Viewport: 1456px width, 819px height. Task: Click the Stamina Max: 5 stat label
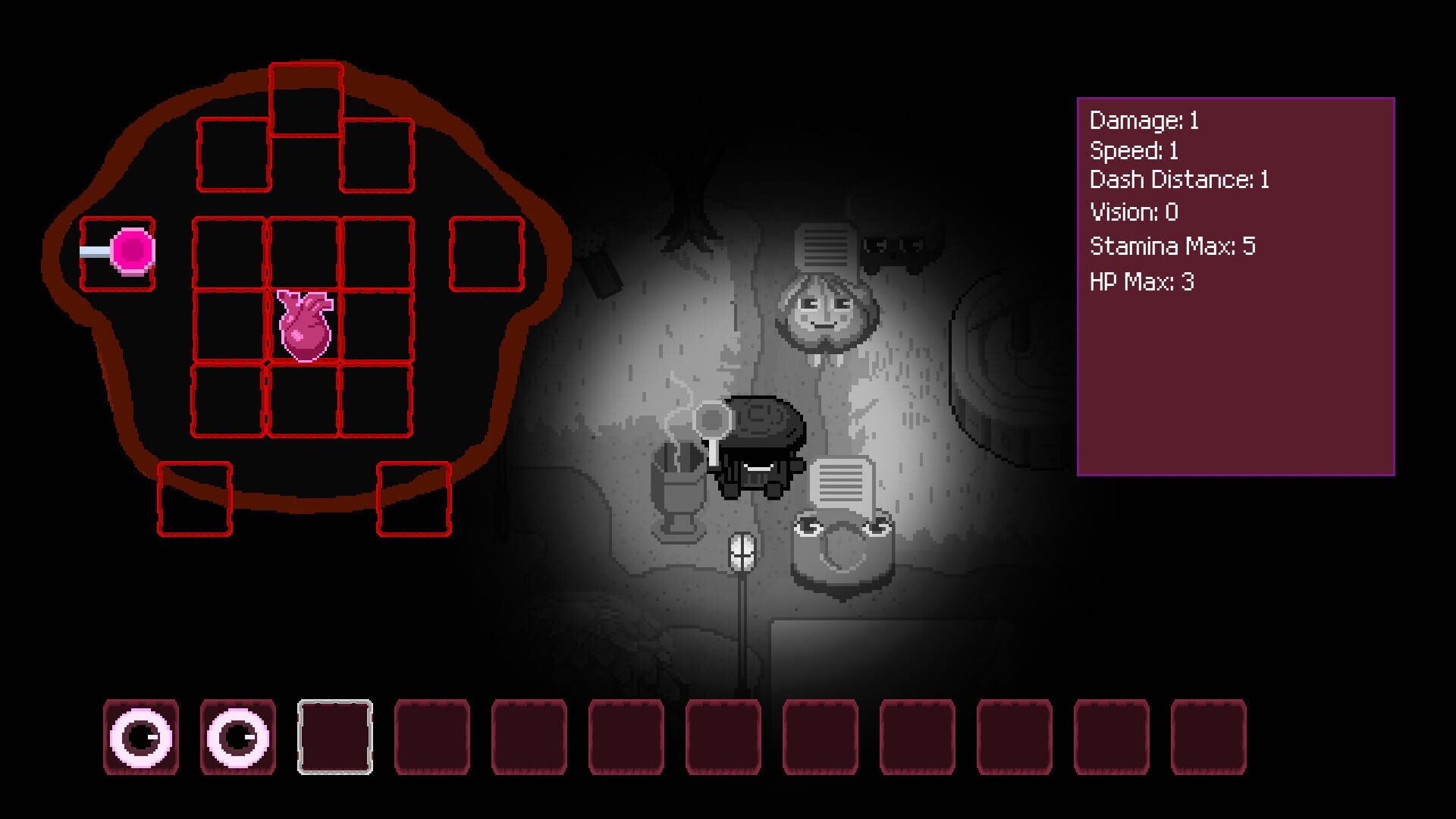pos(1172,246)
